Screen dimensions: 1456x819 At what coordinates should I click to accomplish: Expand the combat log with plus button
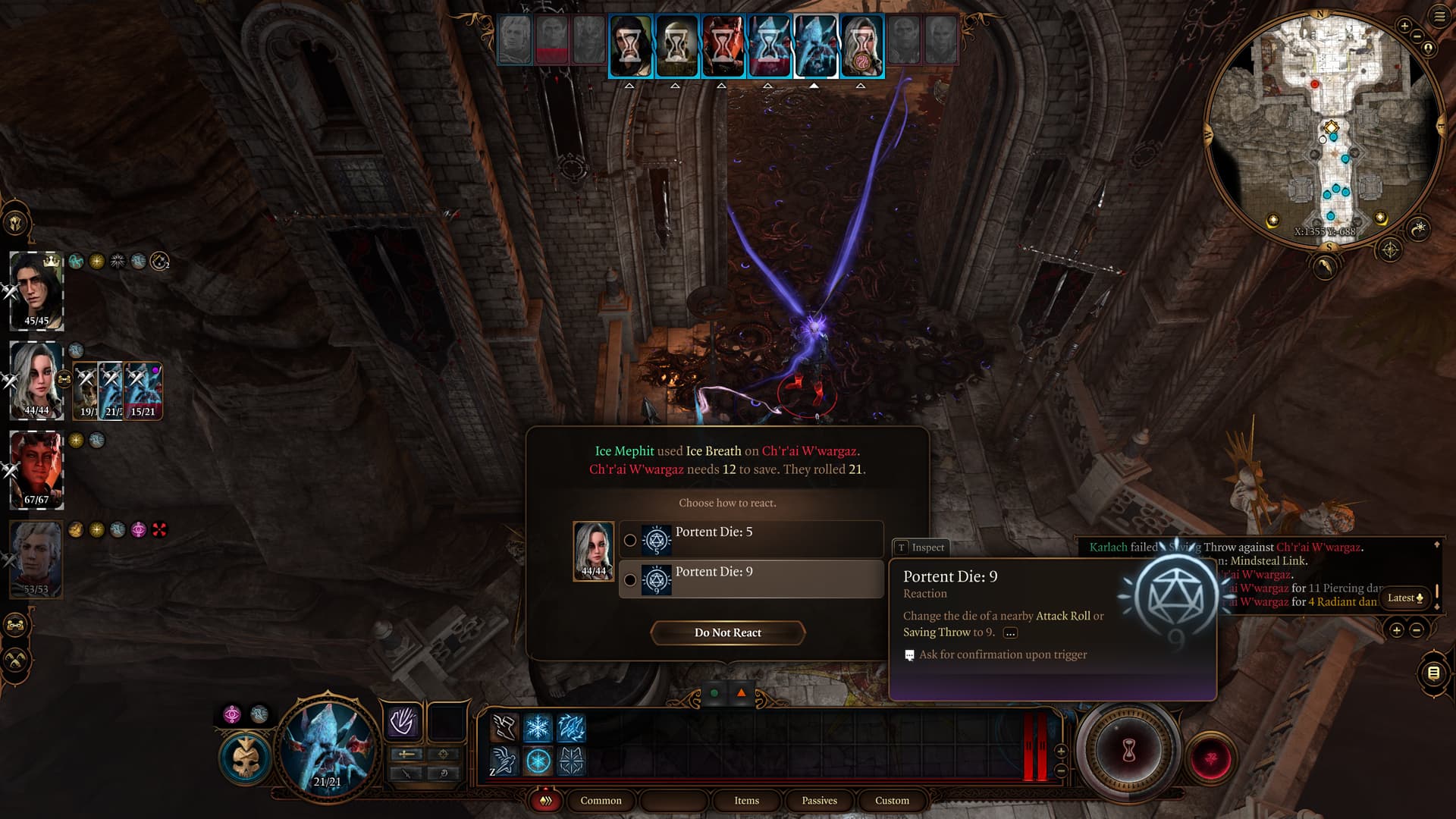(1396, 629)
